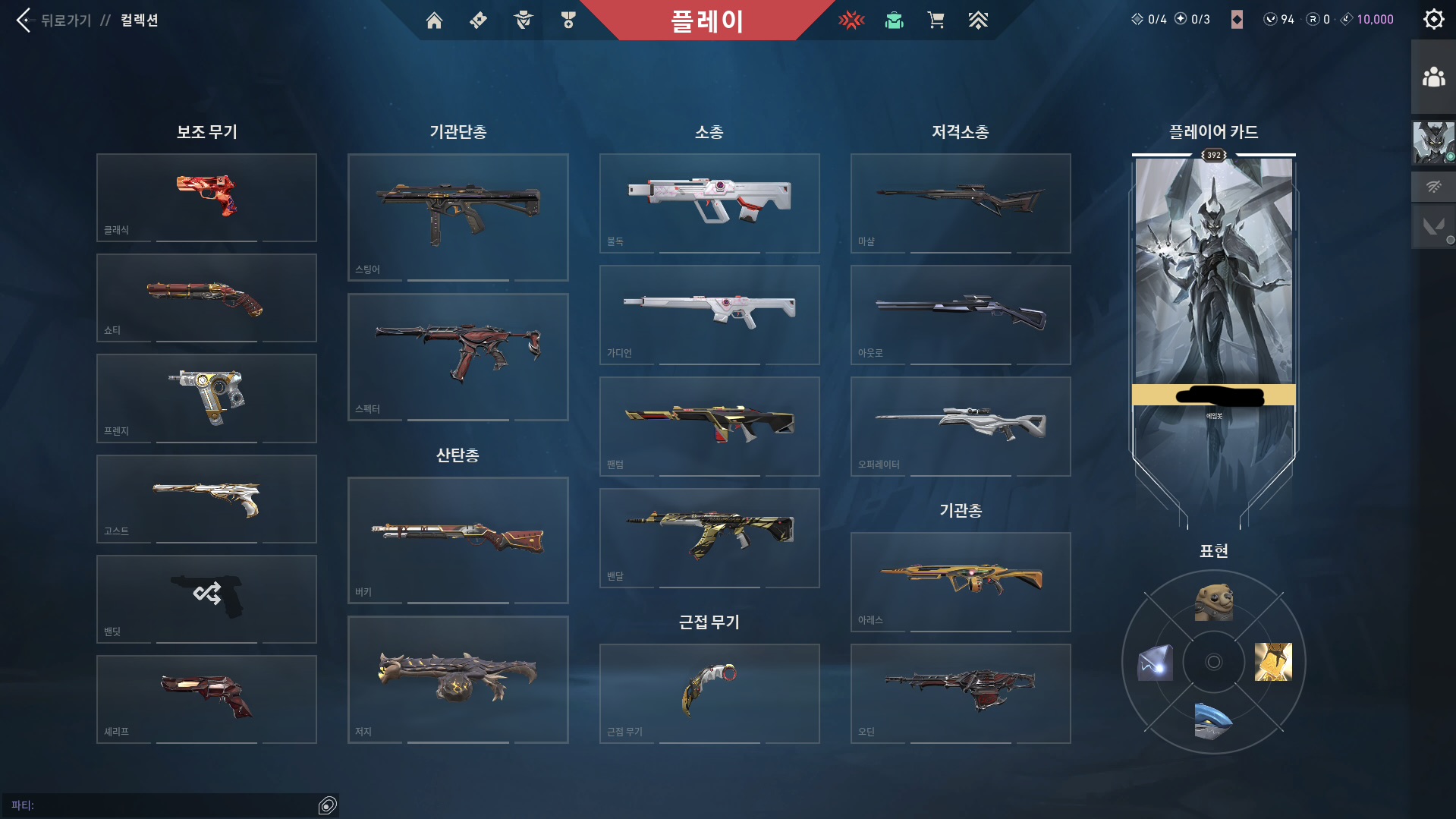Select the 쇼티 sidearm slot
Screen dimensions: 1456x819
(x=206, y=298)
